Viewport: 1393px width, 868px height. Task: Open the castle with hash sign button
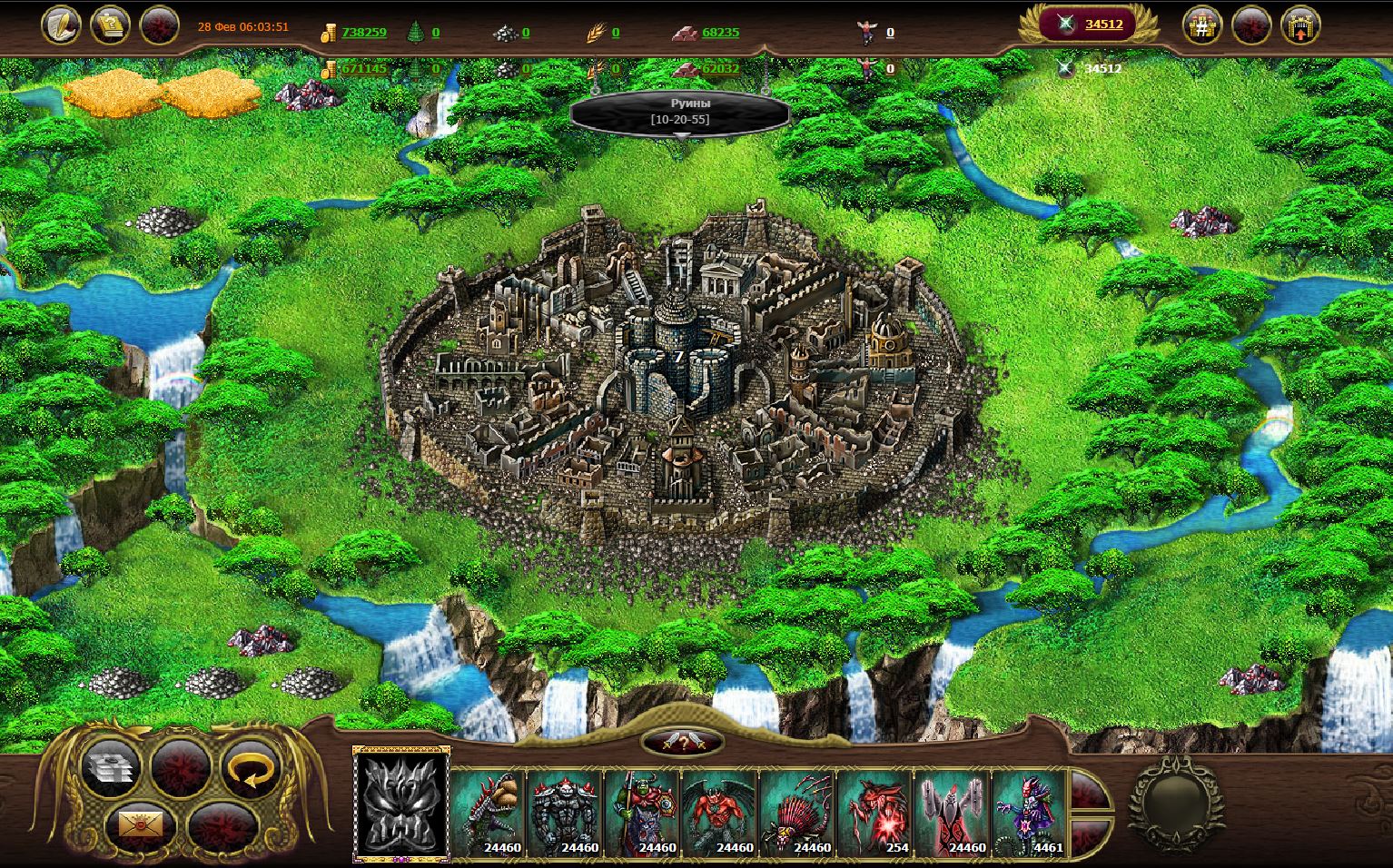click(1201, 25)
